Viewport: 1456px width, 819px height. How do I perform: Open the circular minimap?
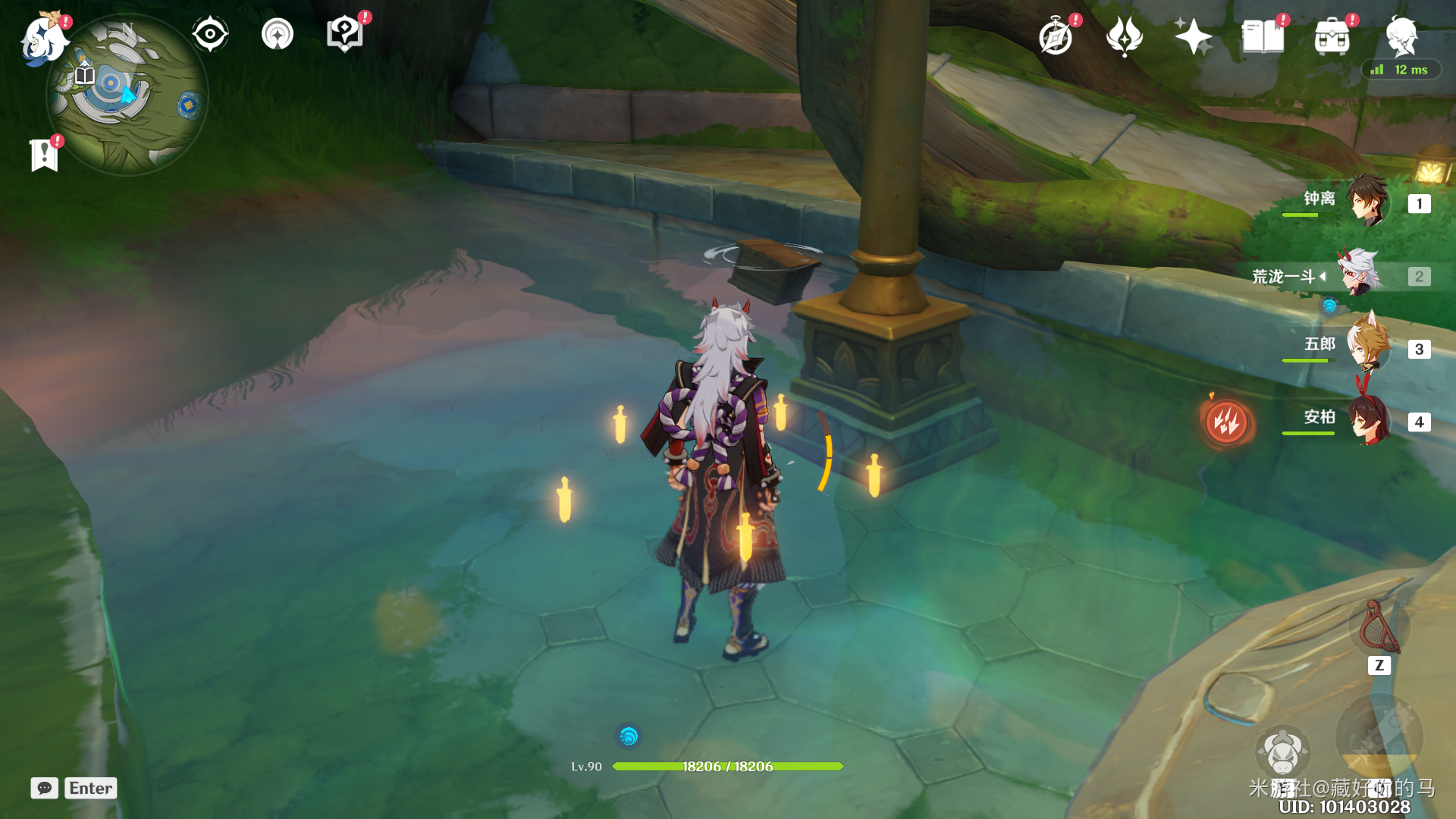pyautogui.click(x=127, y=96)
